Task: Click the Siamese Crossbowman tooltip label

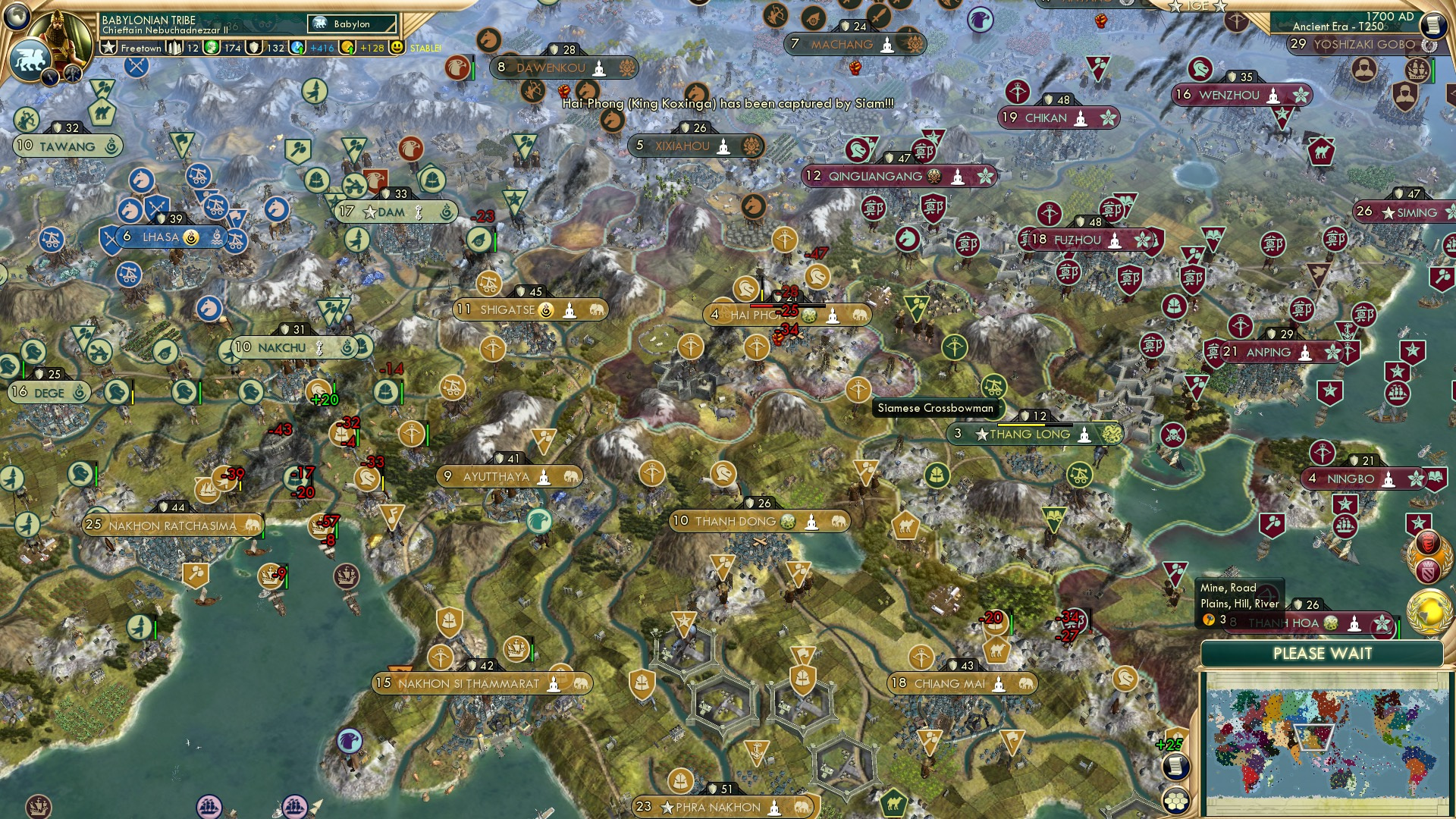Action: (x=934, y=408)
